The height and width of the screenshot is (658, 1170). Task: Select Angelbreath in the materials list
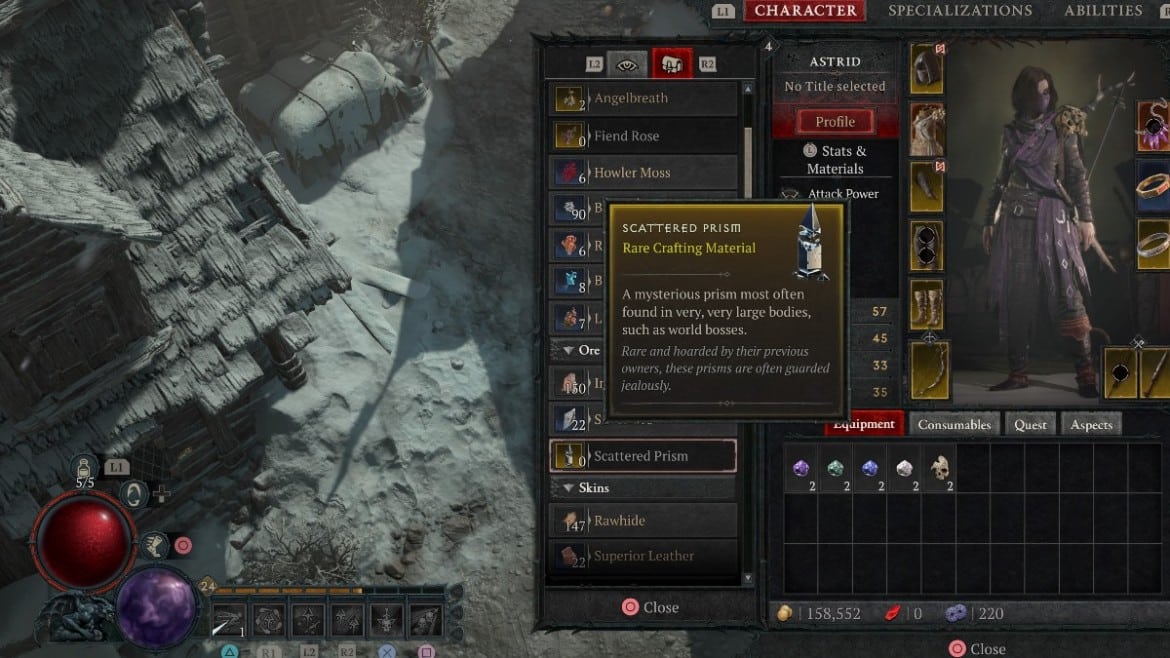tap(644, 98)
